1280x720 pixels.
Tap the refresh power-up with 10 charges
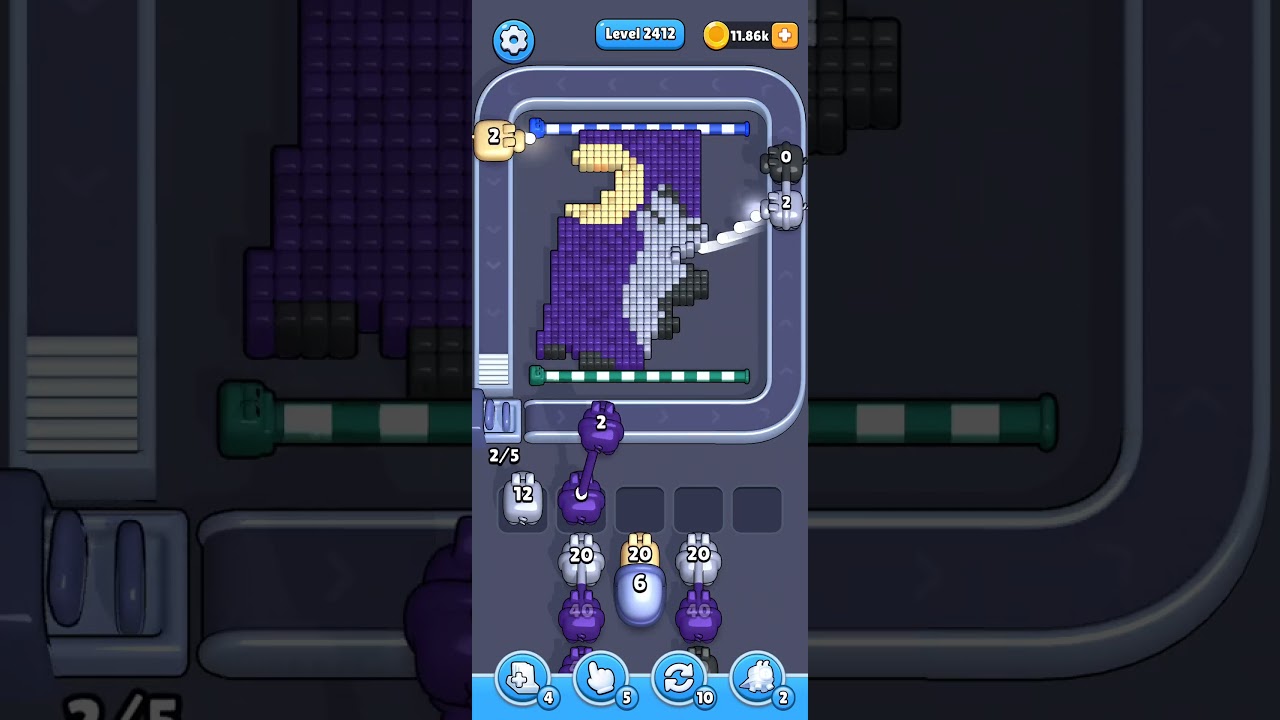click(679, 678)
